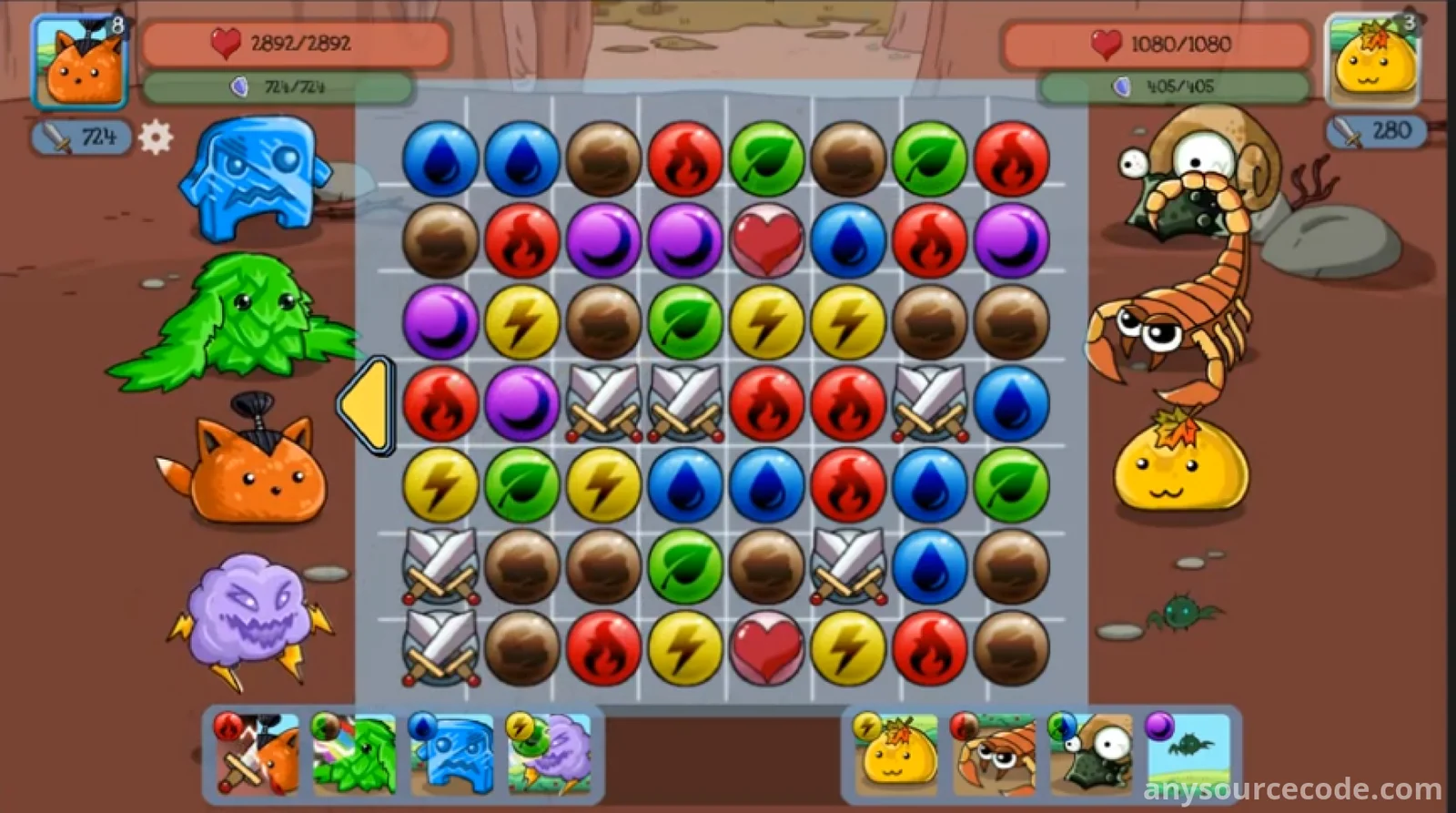Open the settings gear menu
This screenshot has width=1456, height=813.
click(156, 137)
